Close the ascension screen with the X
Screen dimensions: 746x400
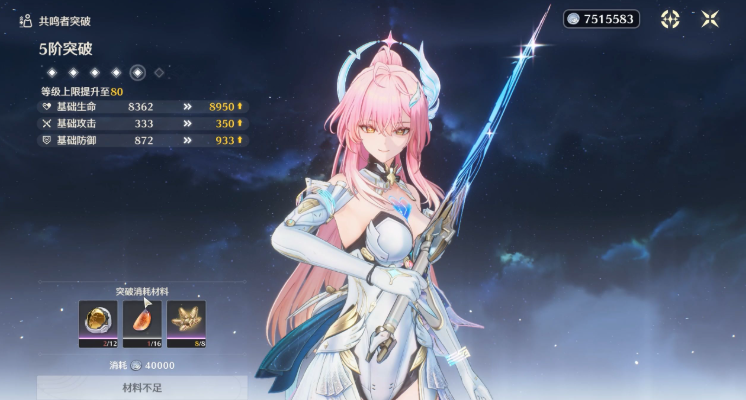[x=710, y=19]
